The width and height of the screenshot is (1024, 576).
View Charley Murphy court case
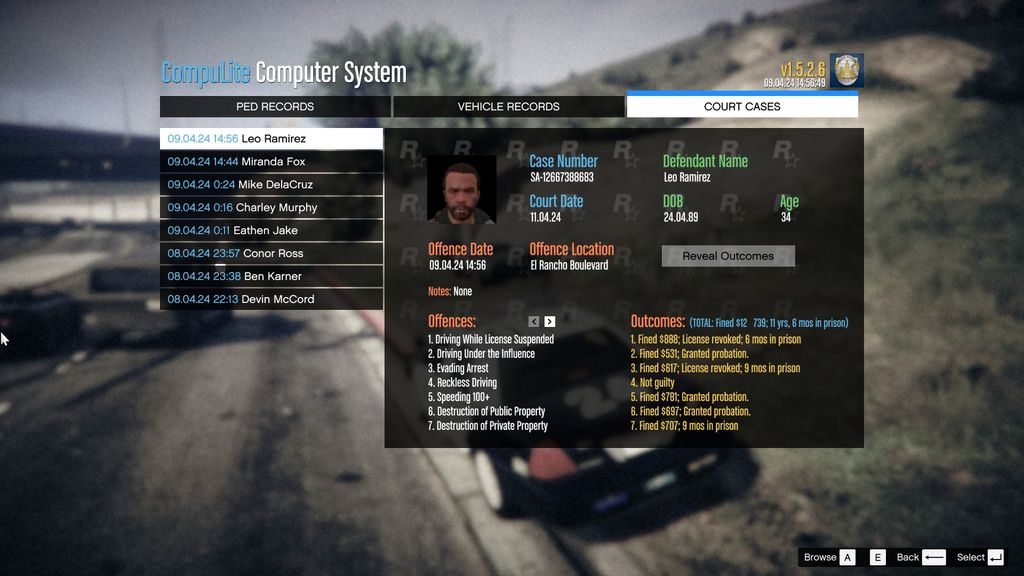[x=271, y=208]
